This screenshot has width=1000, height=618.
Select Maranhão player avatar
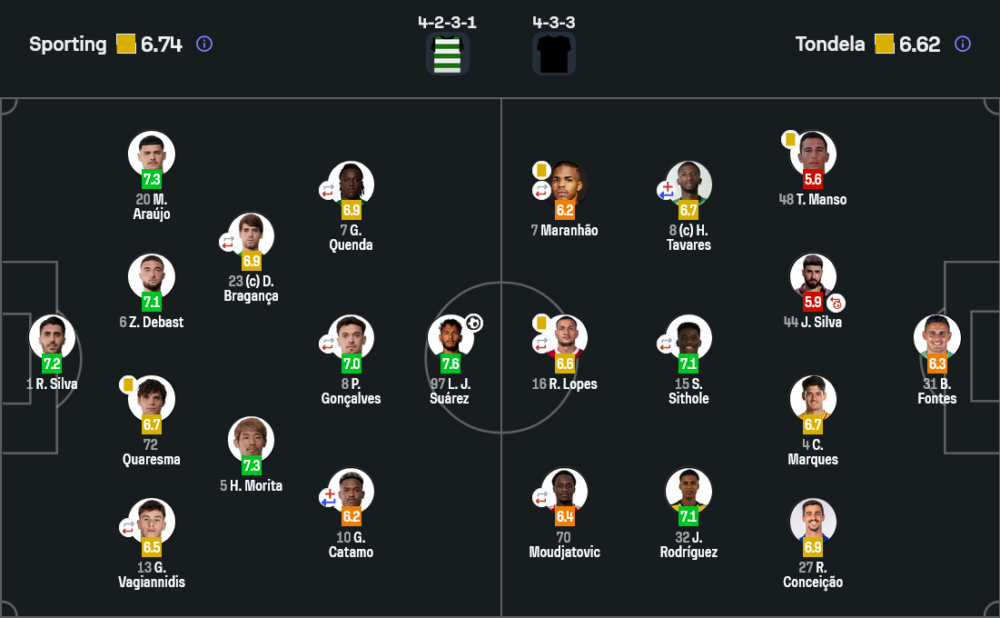coord(565,185)
